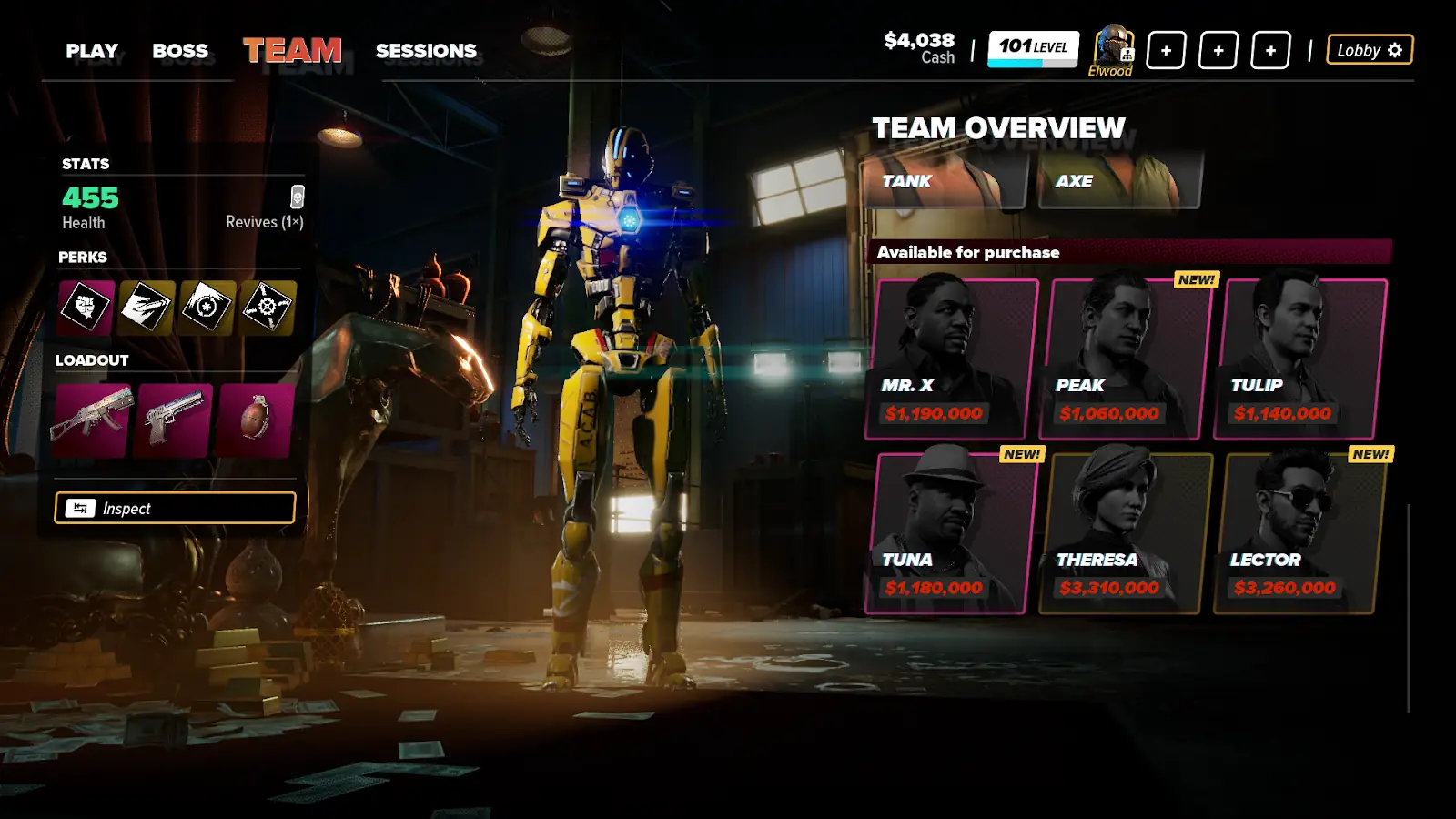
Task: Purchase Mr. X for $1,190,000
Action: coord(952,359)
